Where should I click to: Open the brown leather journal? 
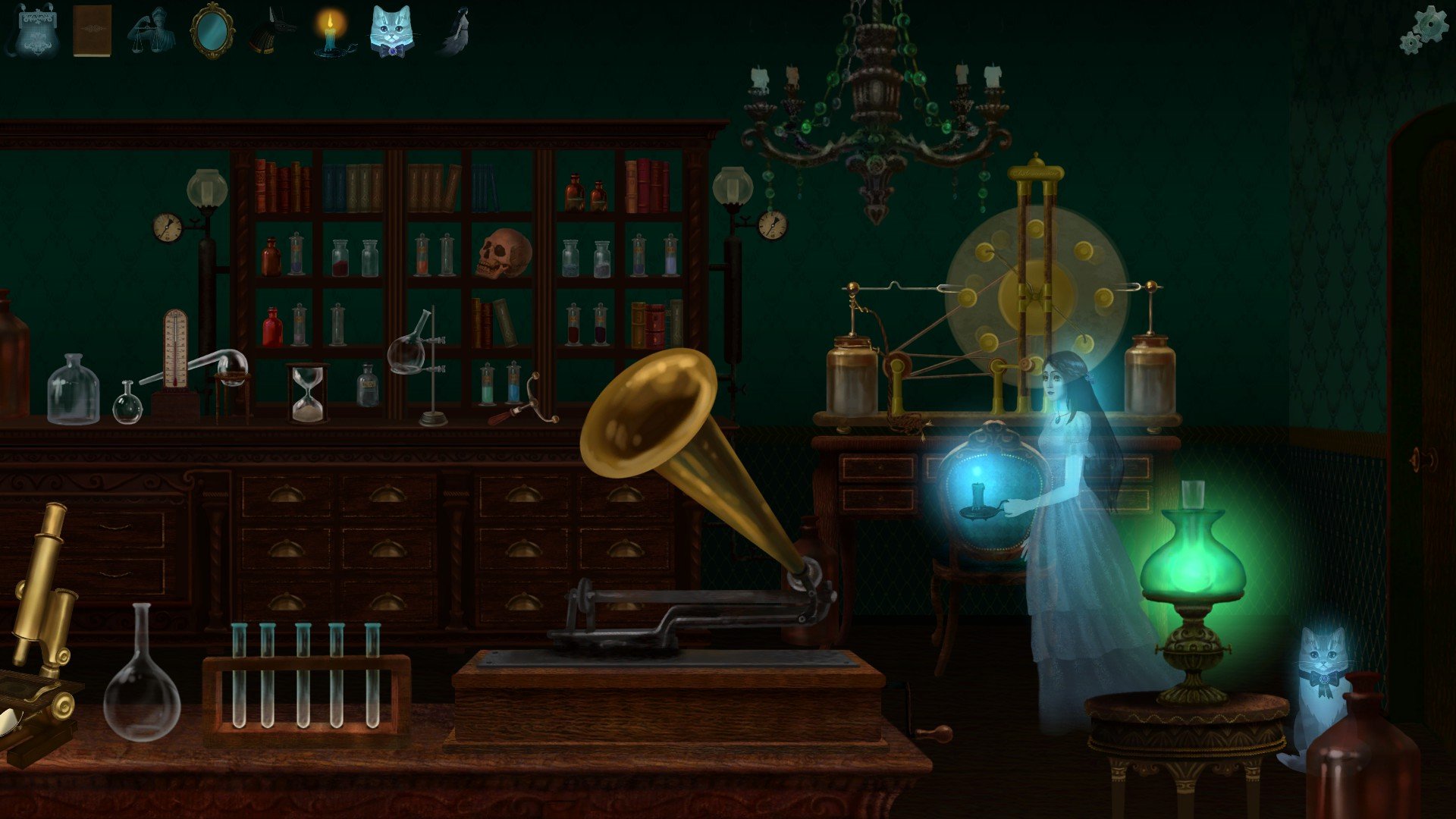click(92, 31)
